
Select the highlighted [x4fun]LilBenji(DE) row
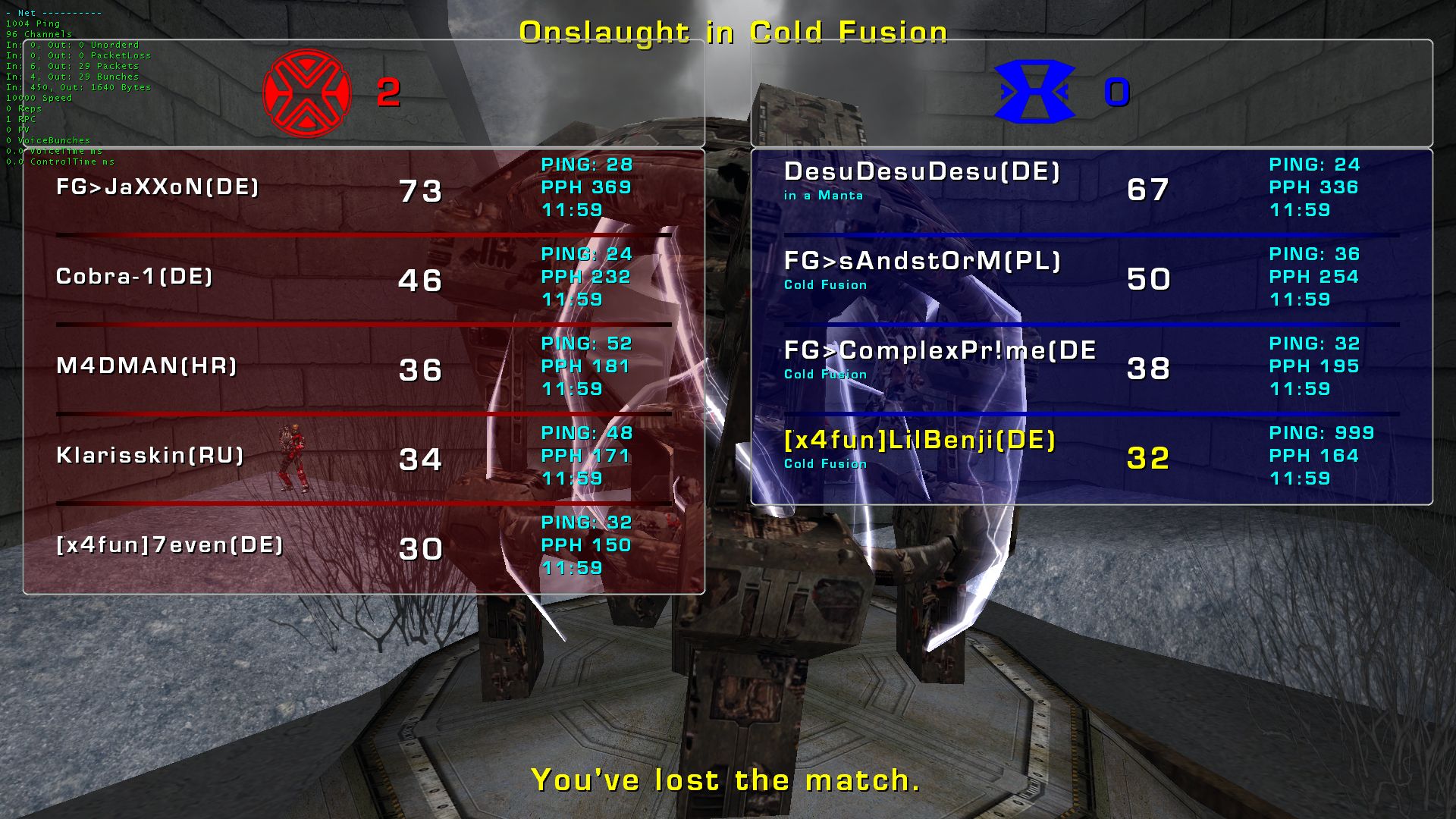point(920,441)
